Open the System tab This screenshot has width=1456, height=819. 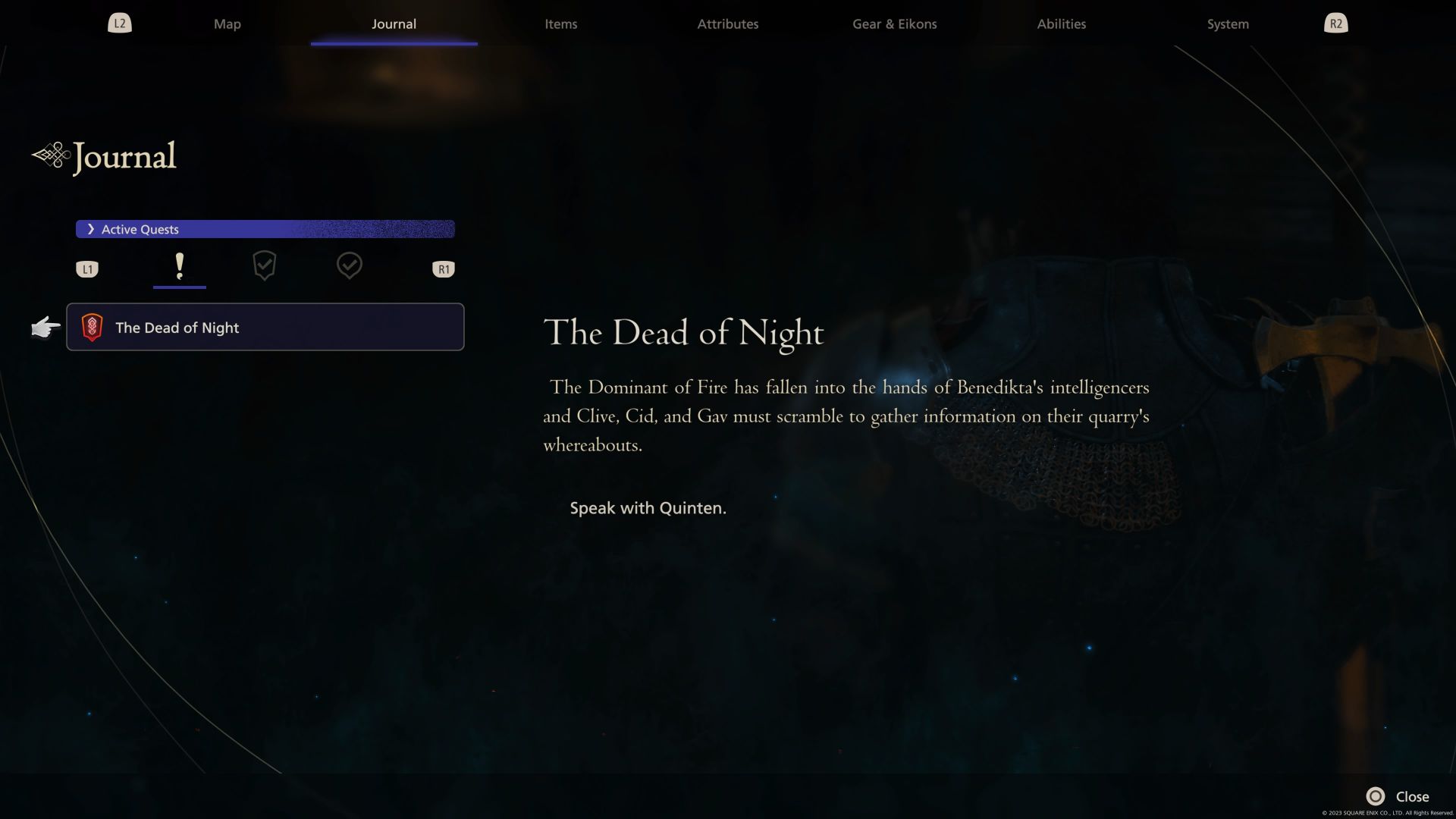(x=1226, y=24)
